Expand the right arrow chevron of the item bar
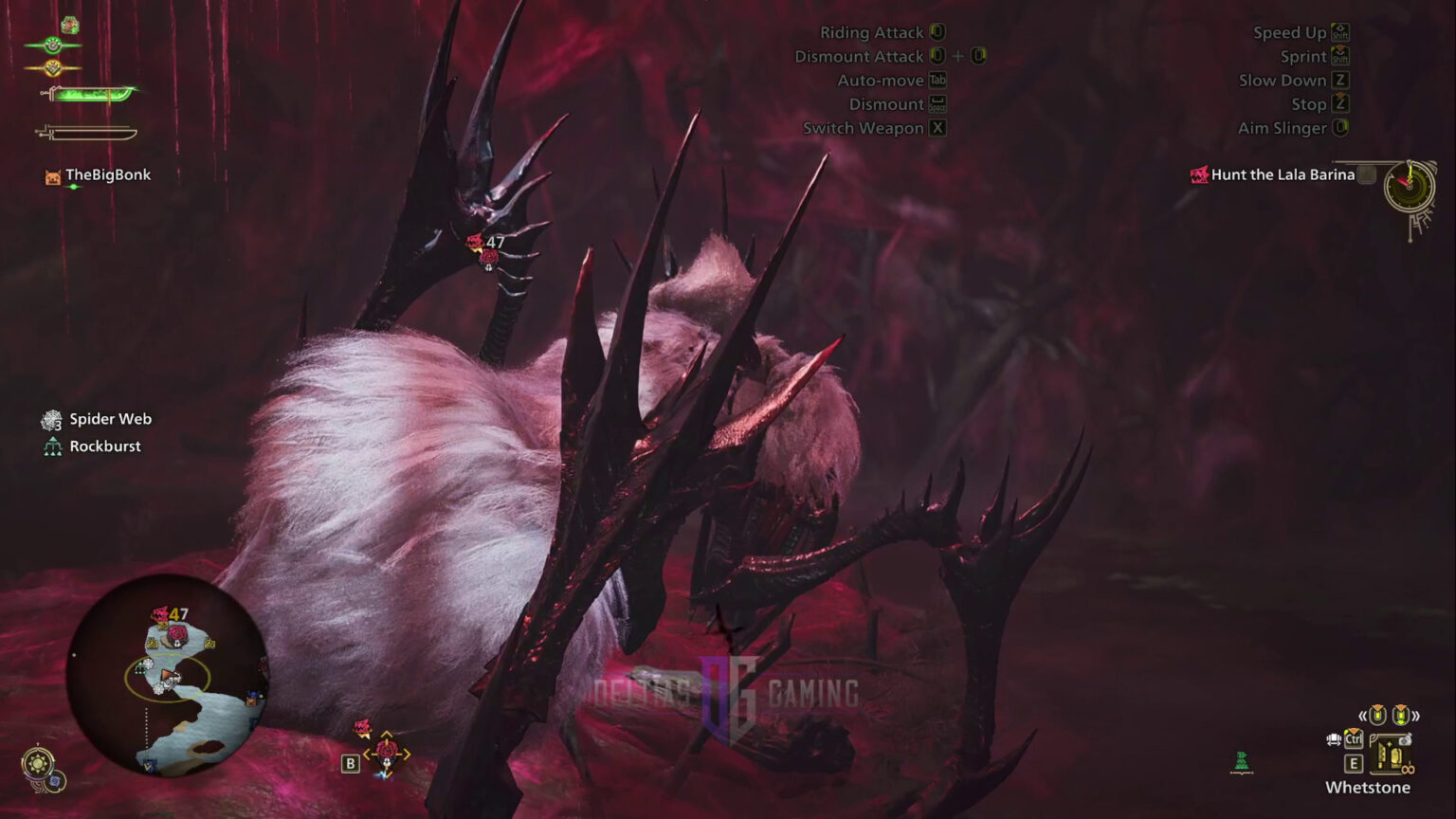Image resolution: width=1456 pixels, height=819 pixels. 1418,716
